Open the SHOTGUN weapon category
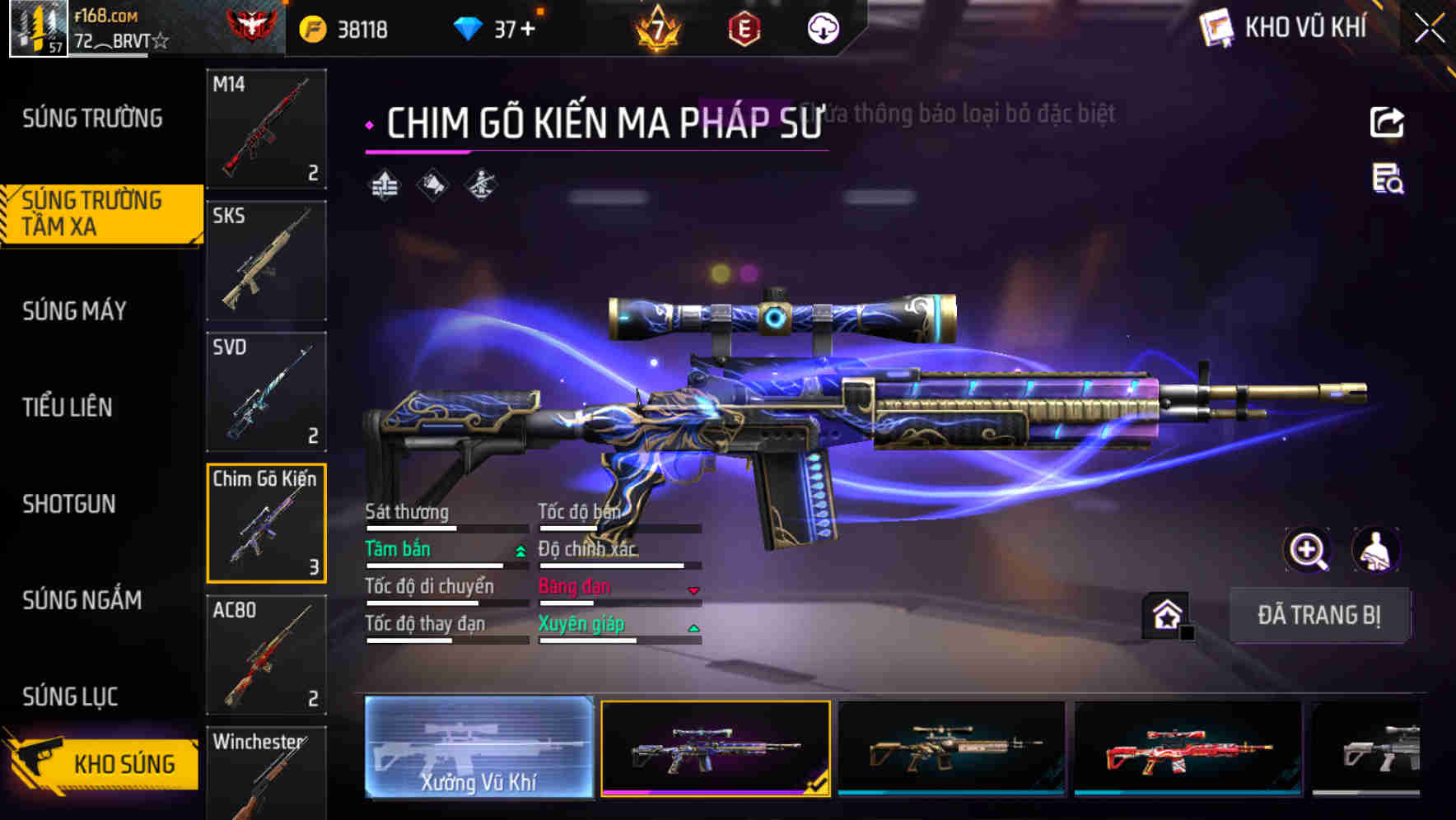The image size is (1456, 820). point(70,504)
